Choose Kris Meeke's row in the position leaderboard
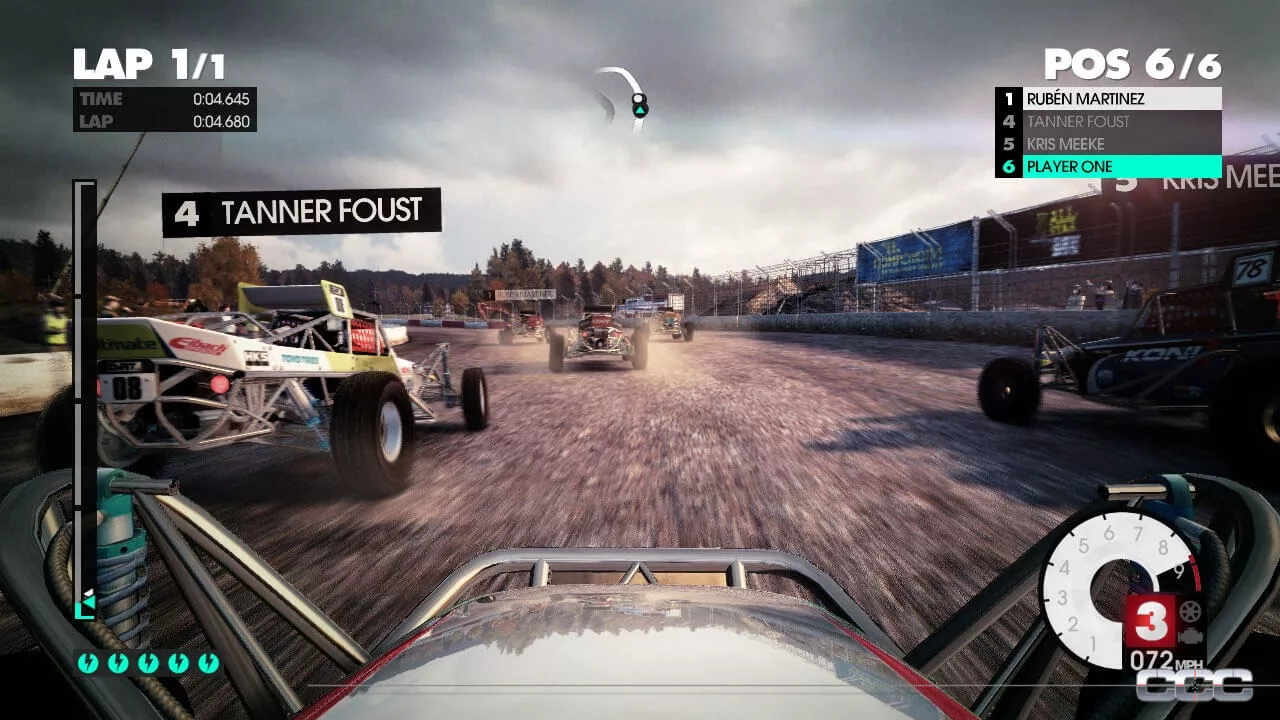 1108,144
